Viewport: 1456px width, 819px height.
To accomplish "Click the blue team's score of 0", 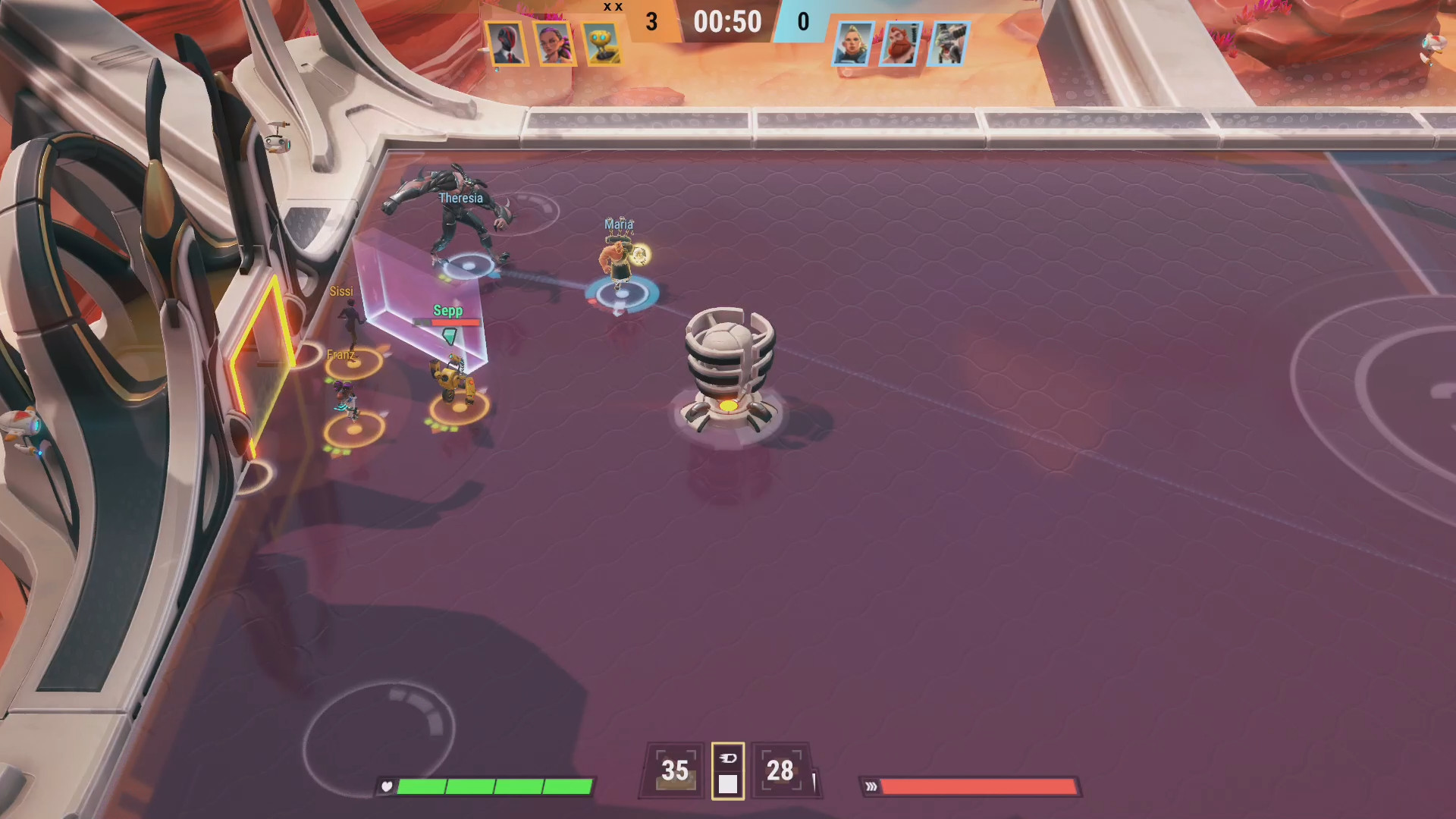I will click(804, 22).
